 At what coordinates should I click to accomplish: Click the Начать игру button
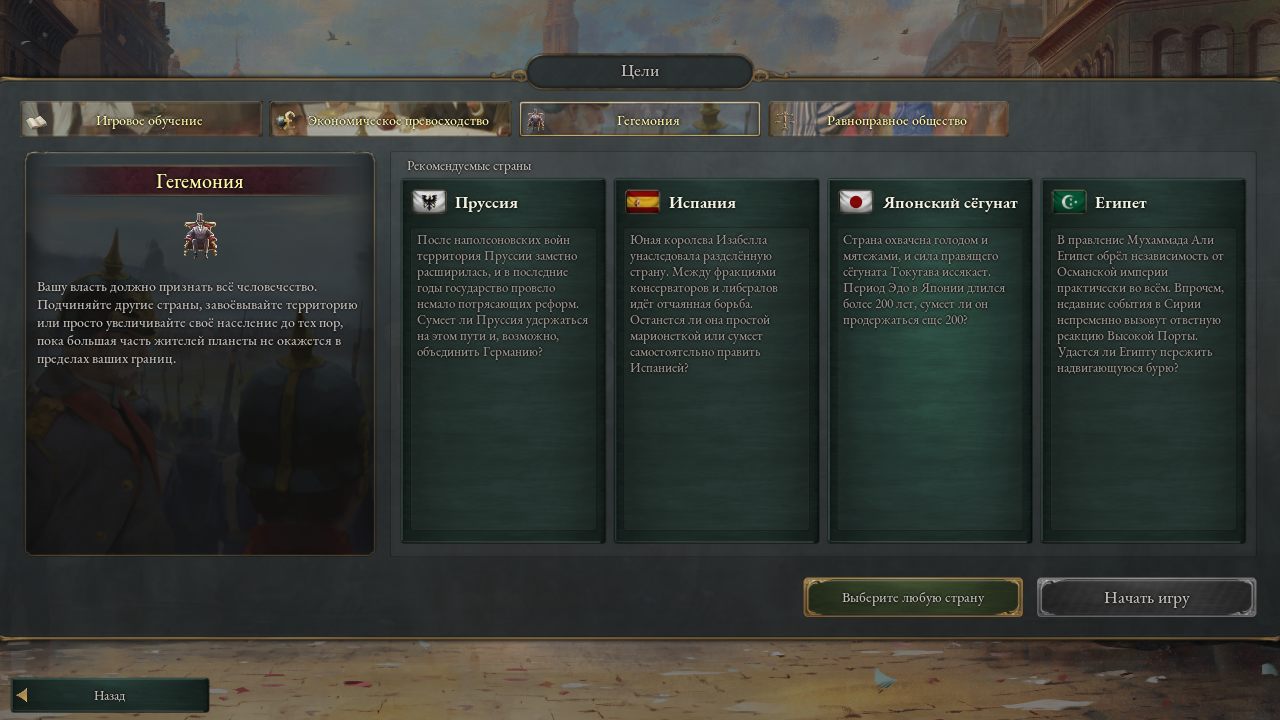(1146, 597)
